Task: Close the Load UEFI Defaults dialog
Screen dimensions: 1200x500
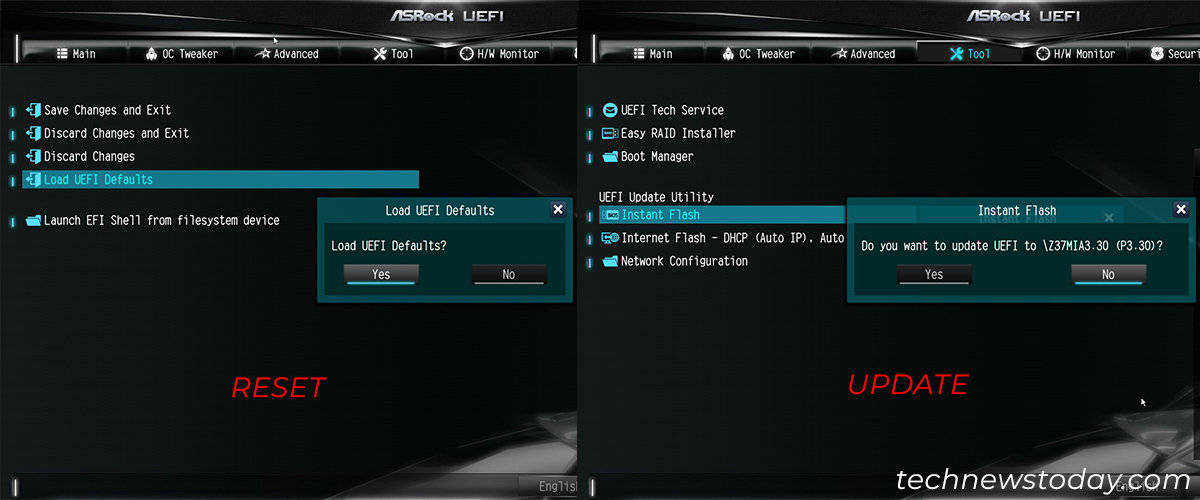Action: click(557, 210)
